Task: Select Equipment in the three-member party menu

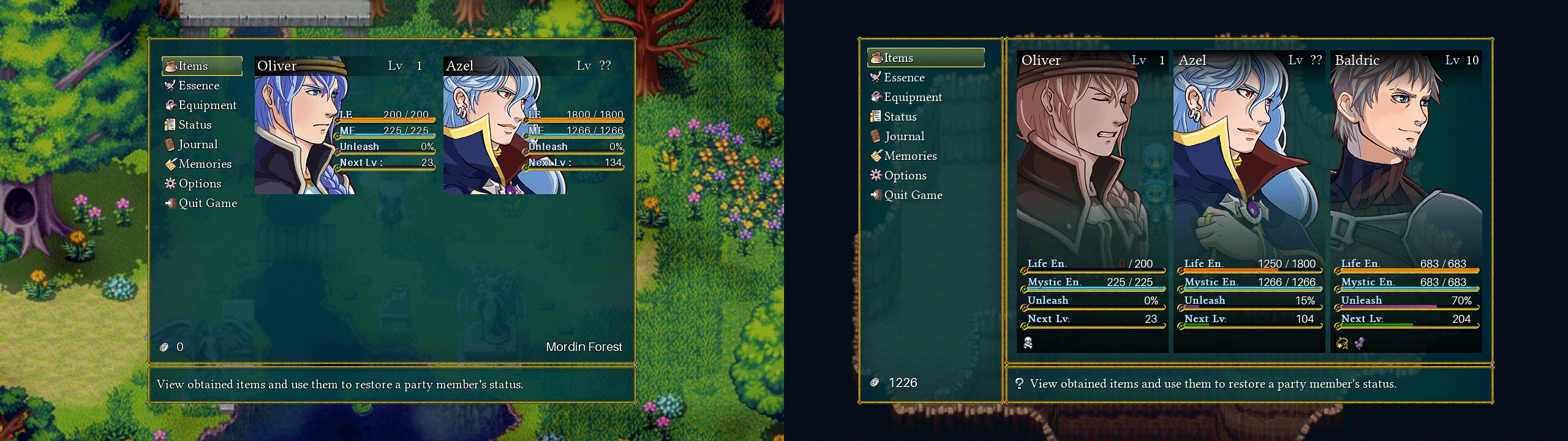Action: [913, 97]
